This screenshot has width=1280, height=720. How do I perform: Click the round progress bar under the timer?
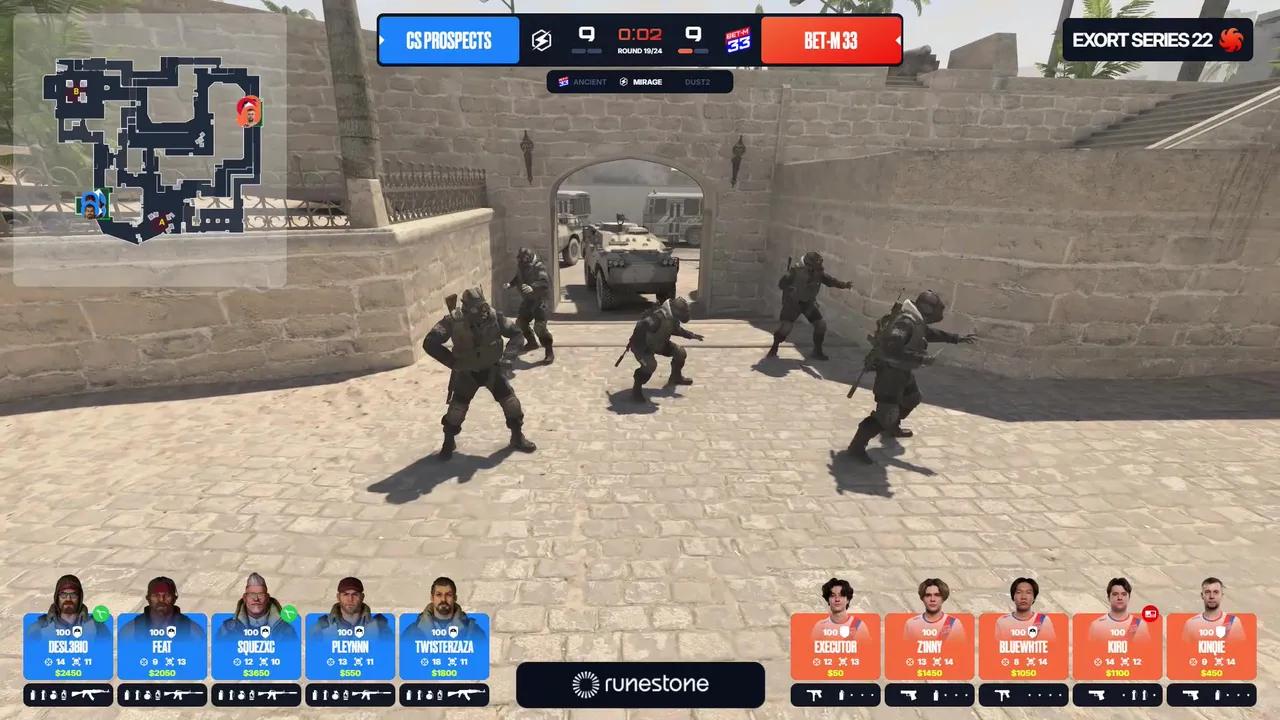coord(640,50)
